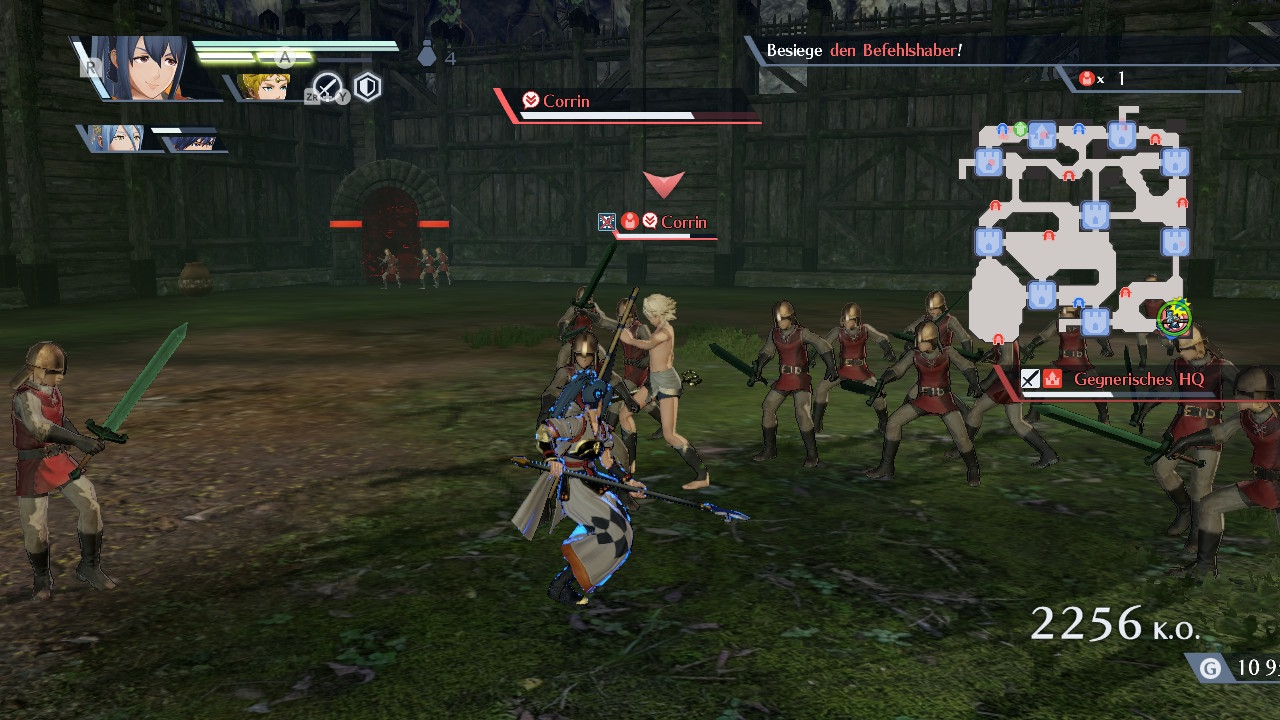Click the healing potion flask icon

tap(427, 56)
